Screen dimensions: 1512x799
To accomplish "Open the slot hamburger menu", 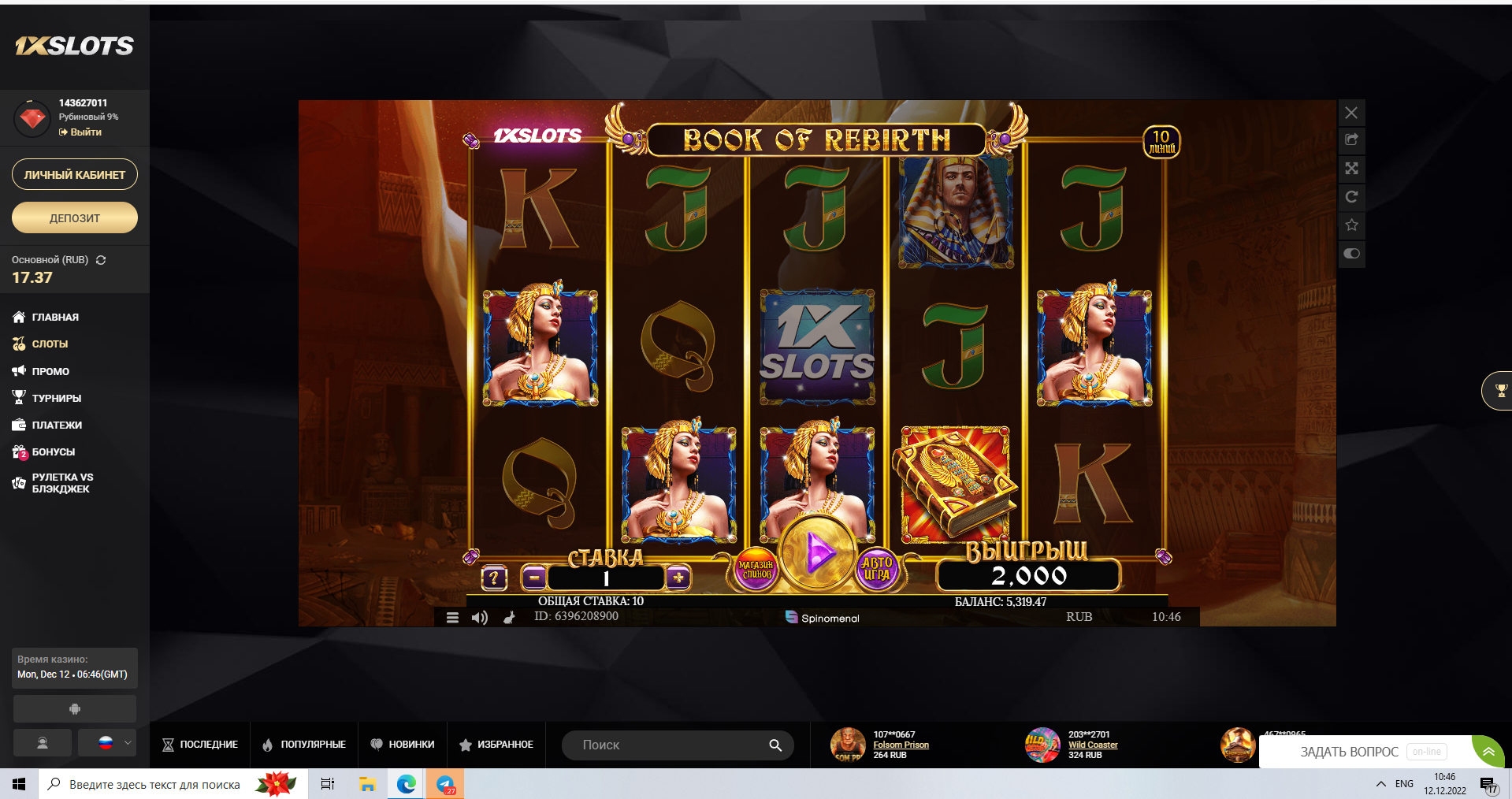I will click(452, 618).
